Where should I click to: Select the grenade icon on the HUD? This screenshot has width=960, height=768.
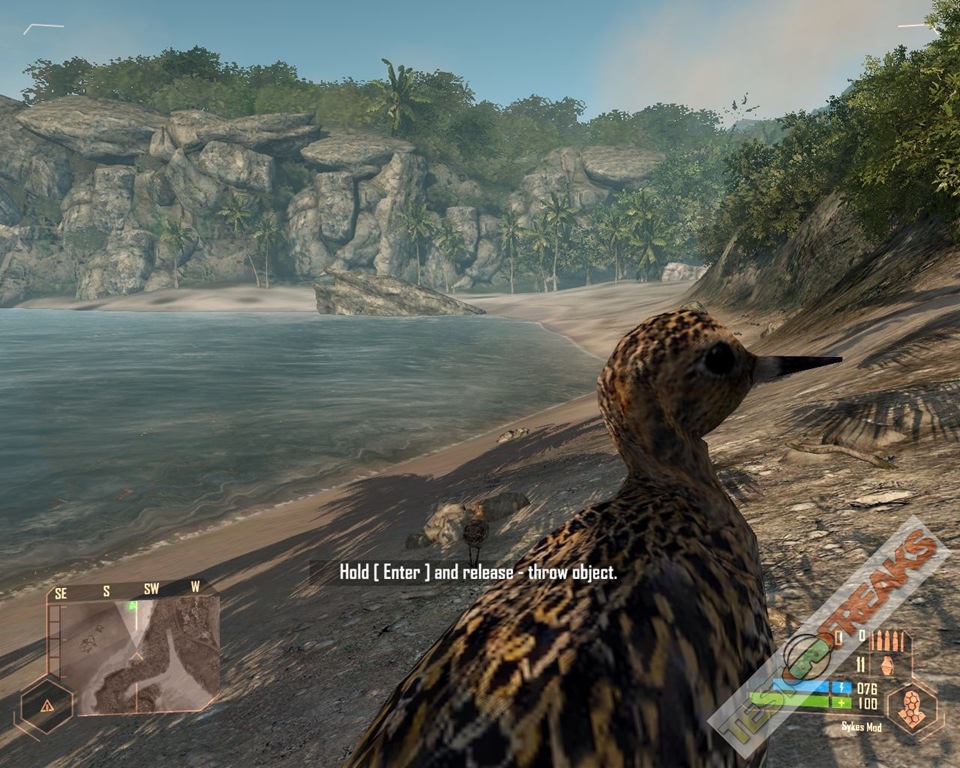point(887,664)
